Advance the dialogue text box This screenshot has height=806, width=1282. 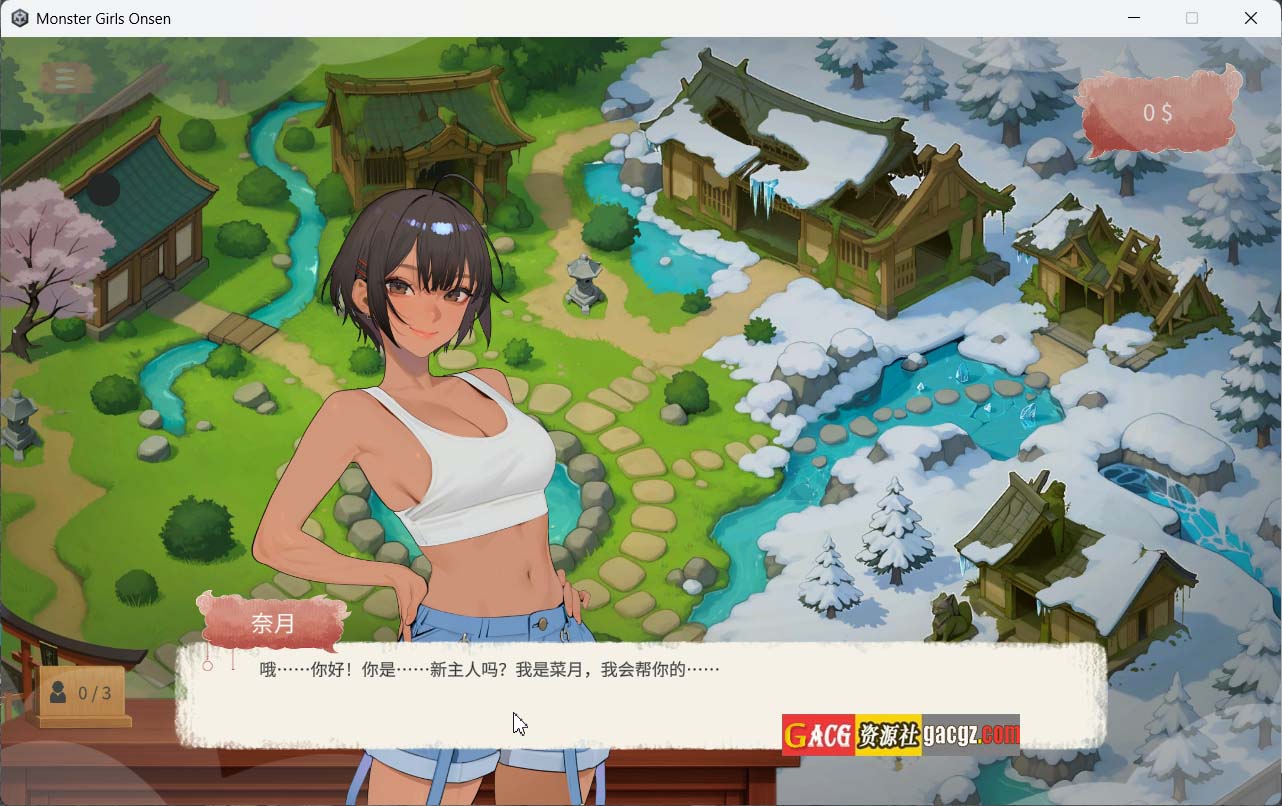(640, 695)
